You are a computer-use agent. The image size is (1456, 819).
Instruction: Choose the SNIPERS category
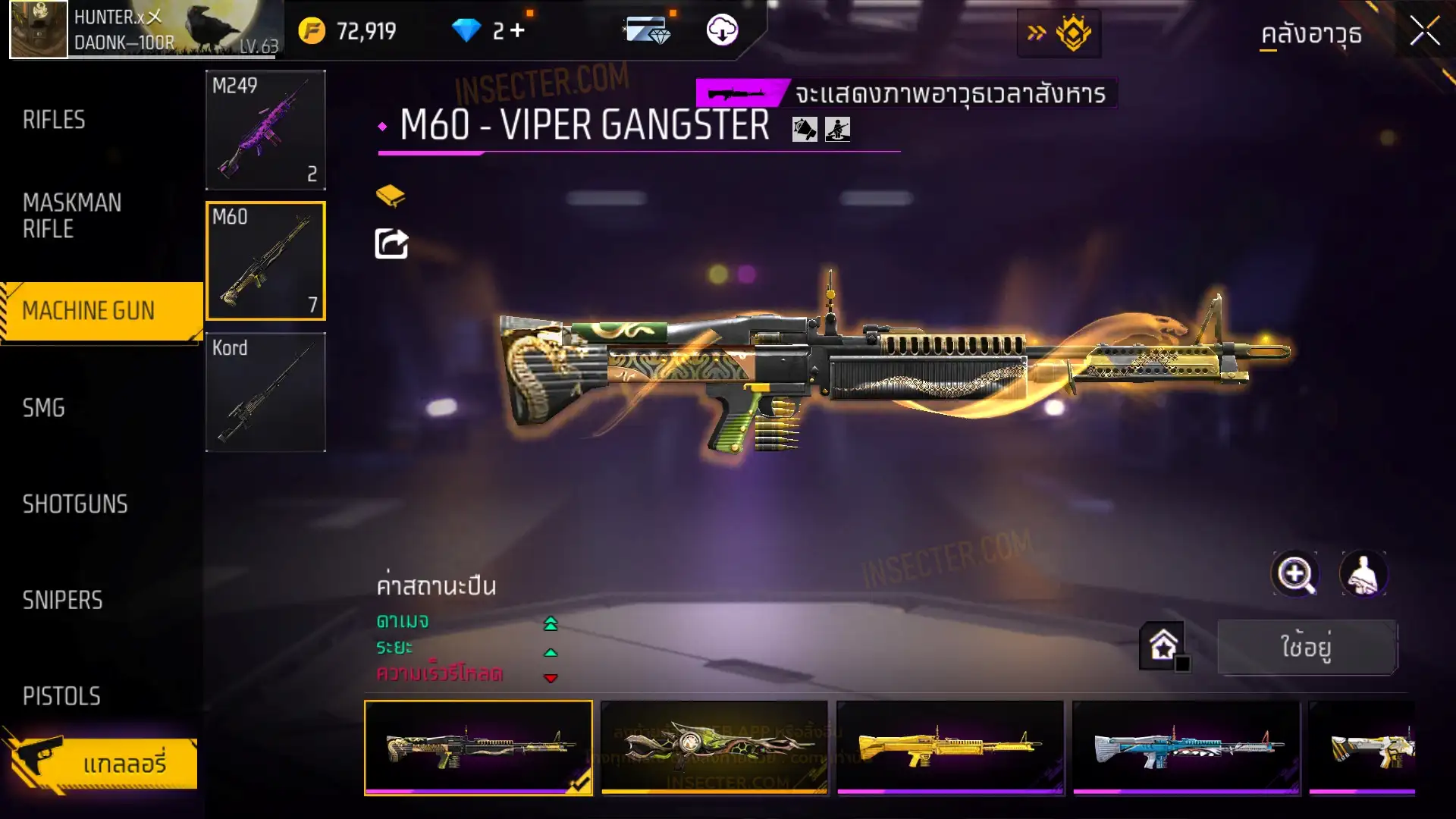coord(62,601)
